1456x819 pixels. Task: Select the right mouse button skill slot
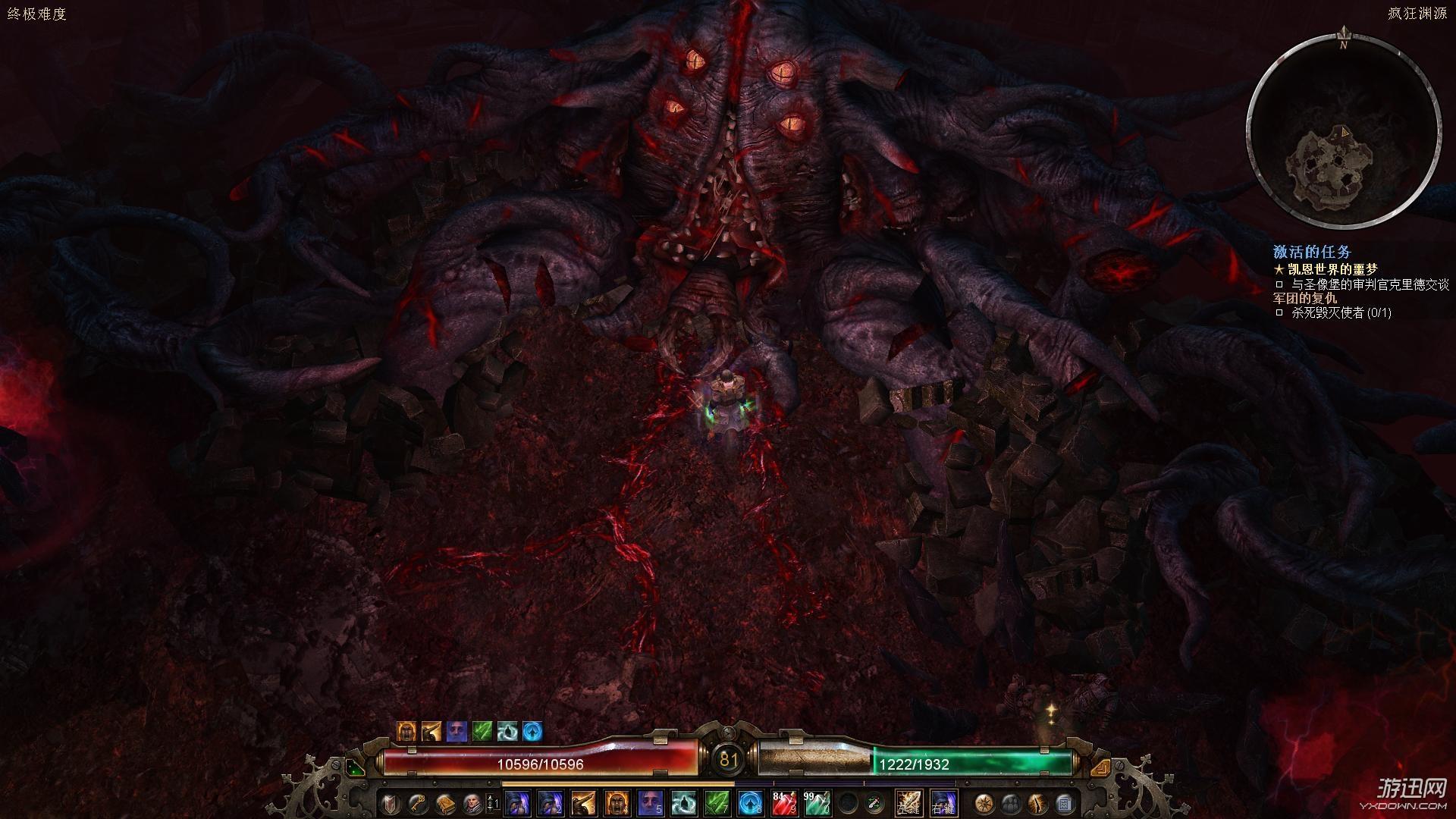tap(944, 803)
